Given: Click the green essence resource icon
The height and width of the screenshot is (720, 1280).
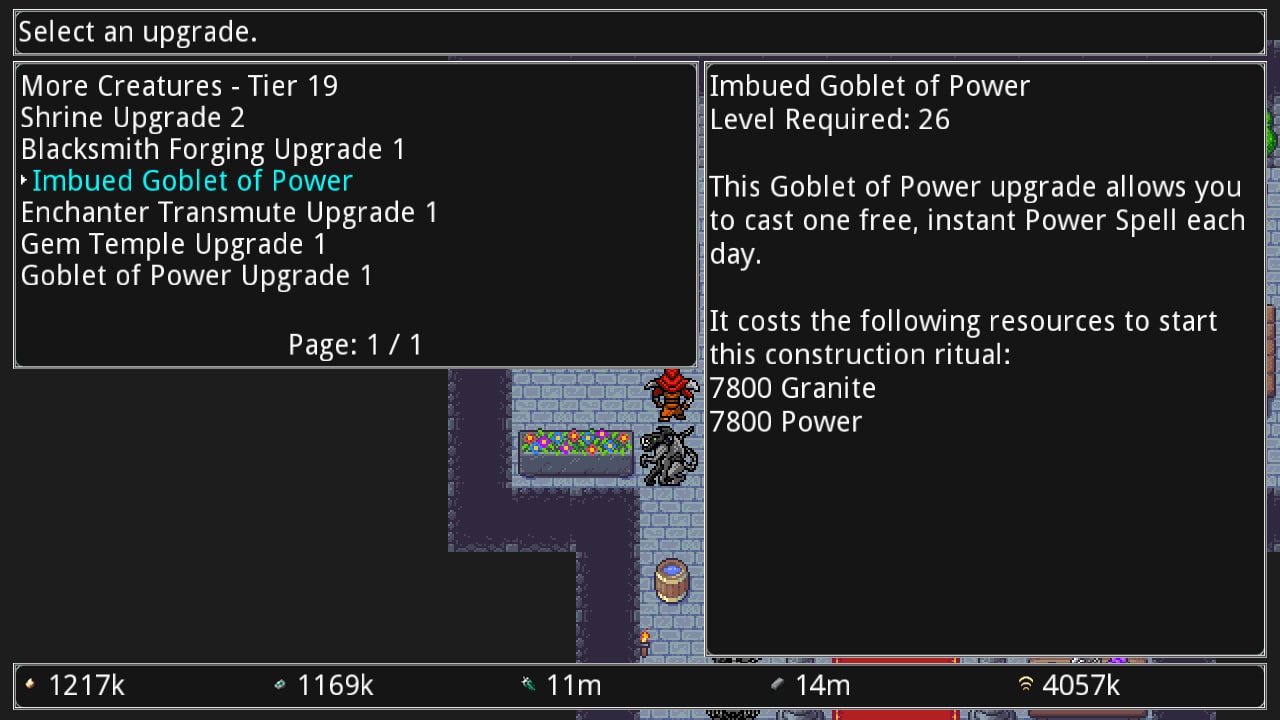Looking at the screenshot, I should (527, 686).
